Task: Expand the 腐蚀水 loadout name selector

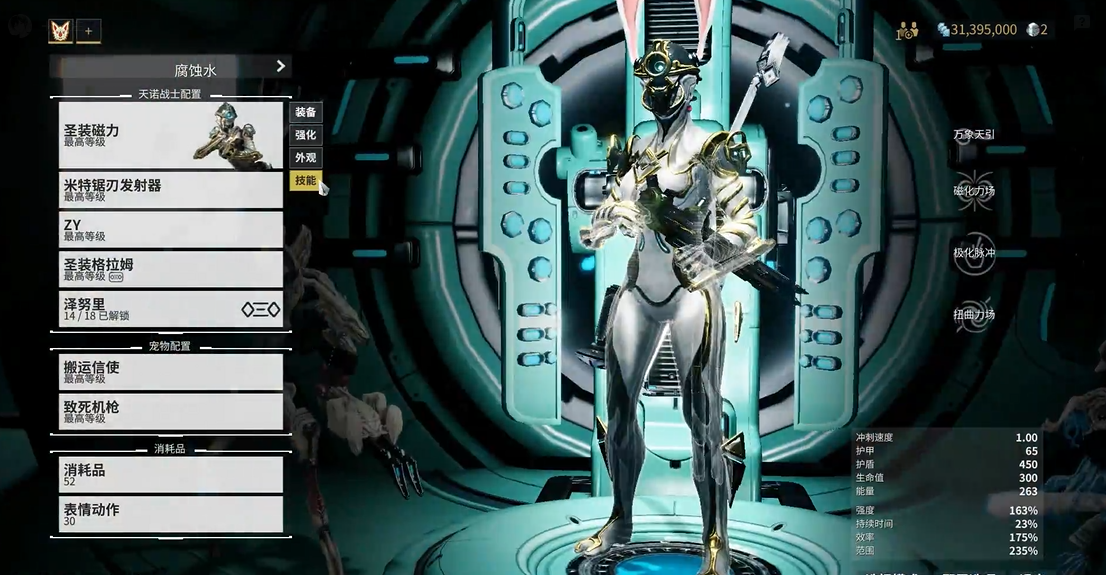Action: click(171, 67)
